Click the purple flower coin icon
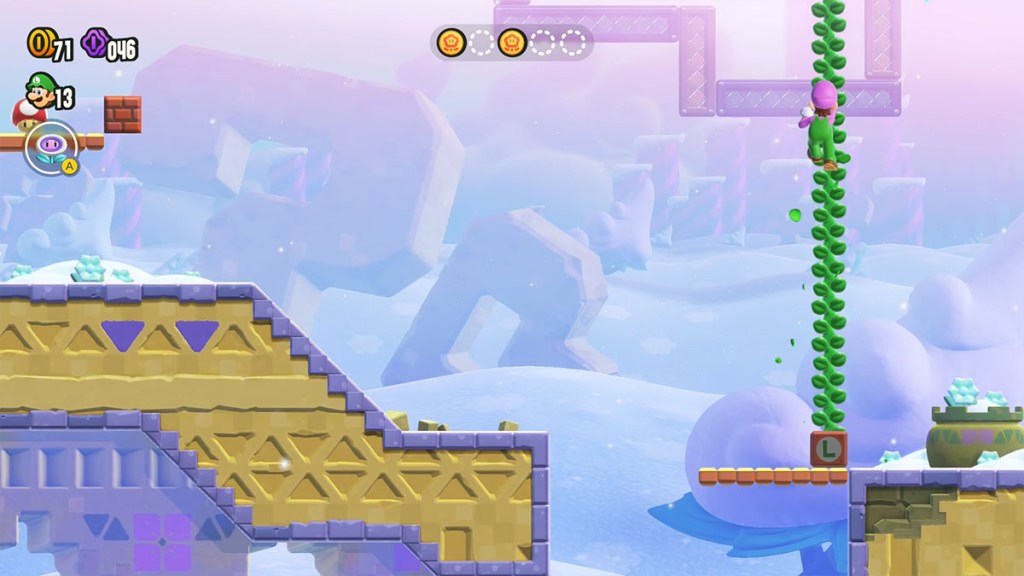This screenshot has height=576, width=1024. pyautogui.click(x=96, y=43)
